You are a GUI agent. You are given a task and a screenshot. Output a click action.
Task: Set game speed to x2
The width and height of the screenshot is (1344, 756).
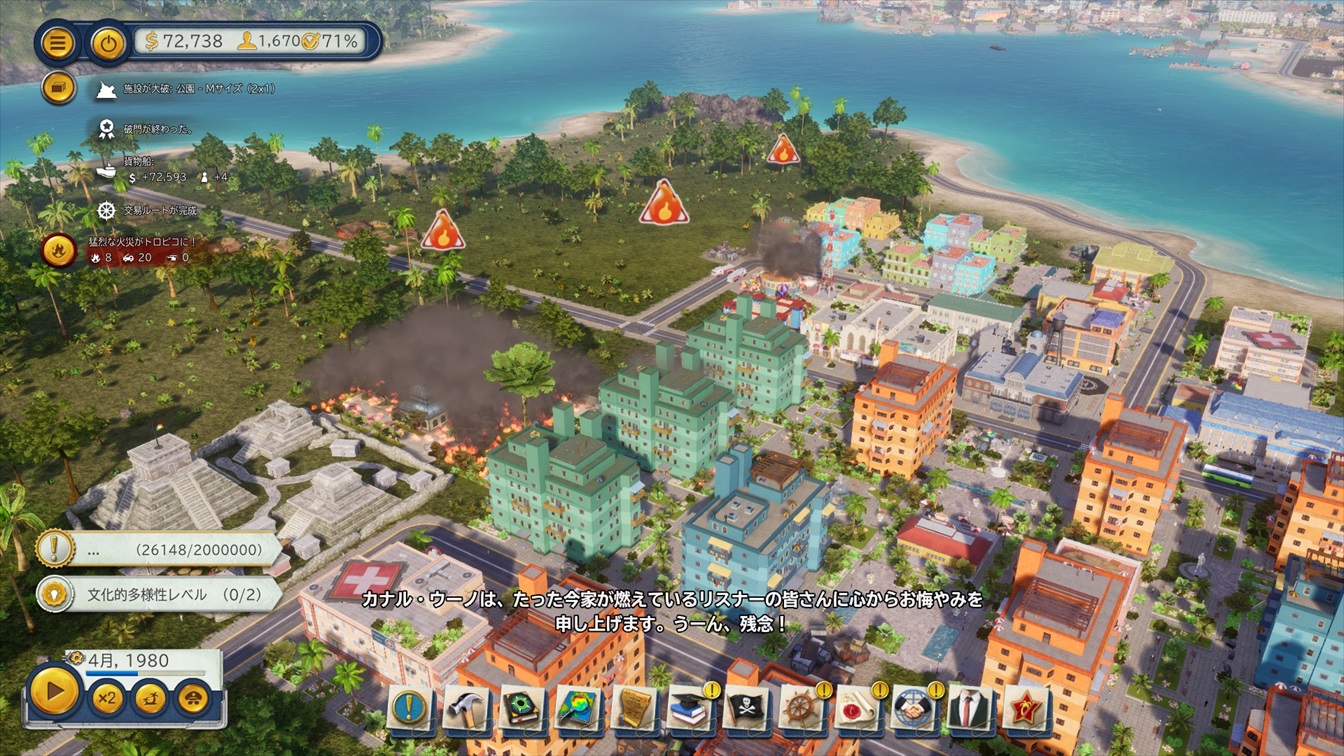(x=107, y=697)
